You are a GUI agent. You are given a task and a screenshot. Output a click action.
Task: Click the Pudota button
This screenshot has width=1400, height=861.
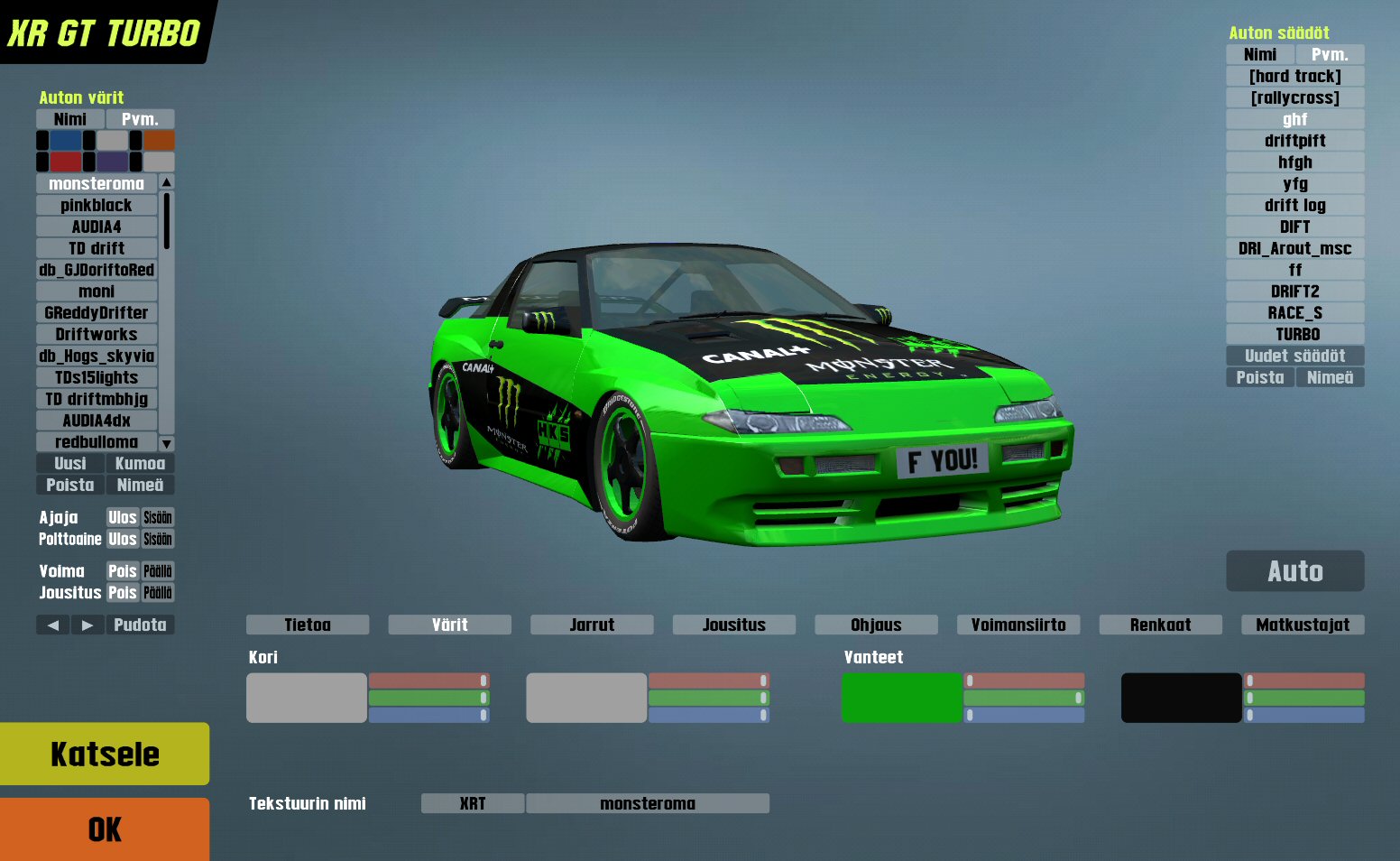140,625
